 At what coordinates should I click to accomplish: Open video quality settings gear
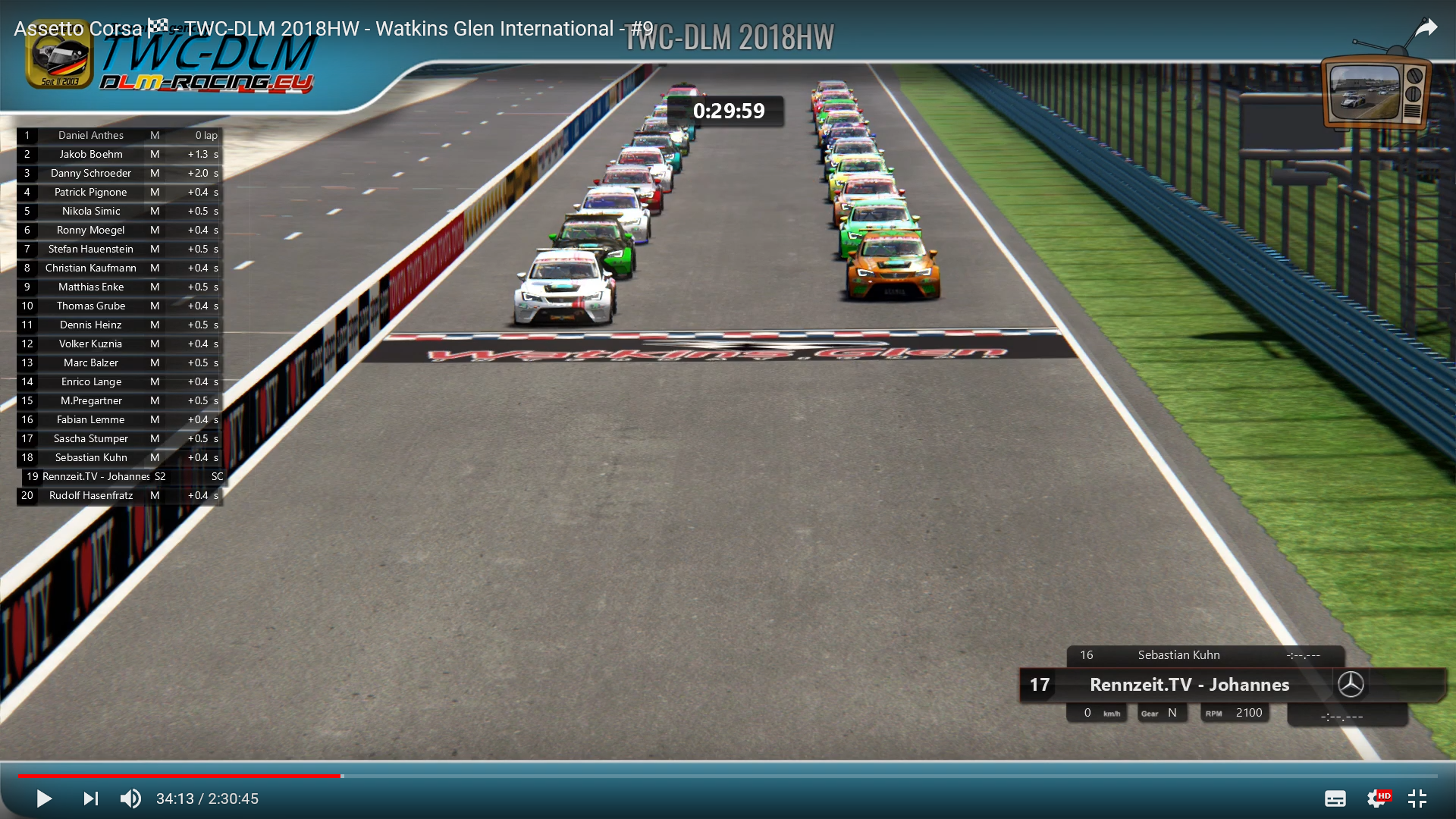pyautogui.click(x=1376, y=799)
